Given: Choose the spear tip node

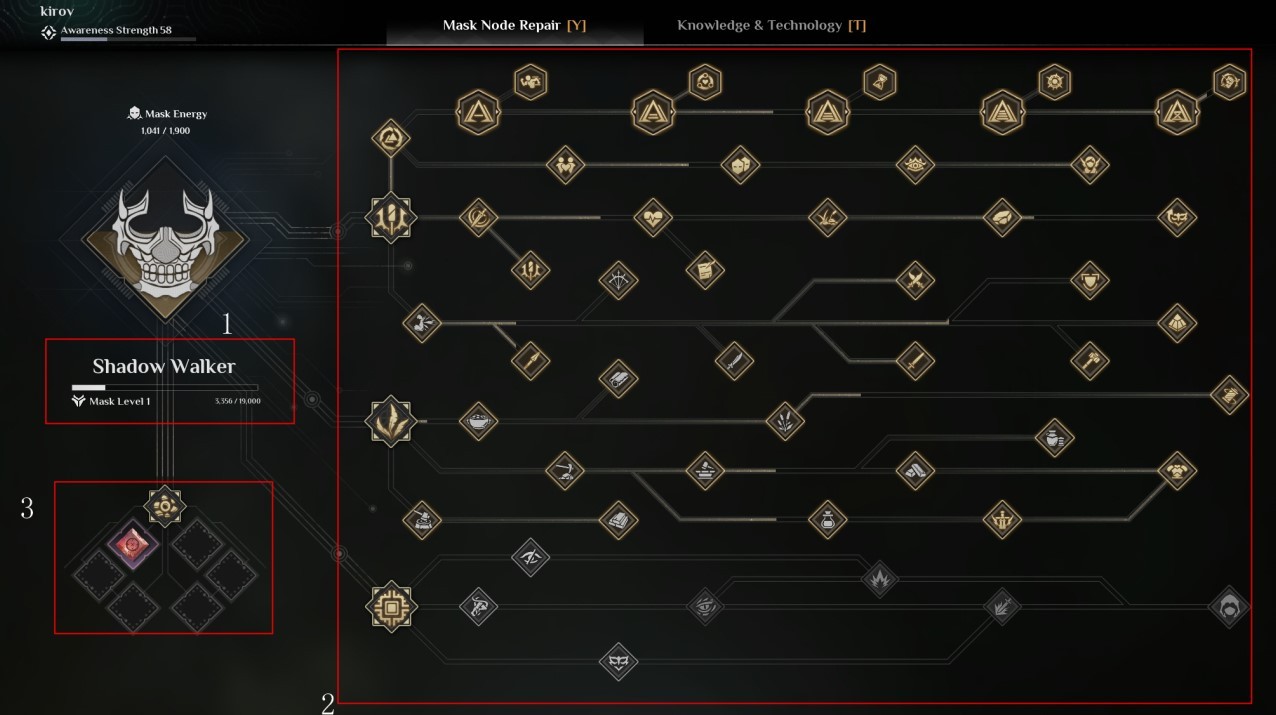Looking at the screenshot, I should click(x=530, y=360).
